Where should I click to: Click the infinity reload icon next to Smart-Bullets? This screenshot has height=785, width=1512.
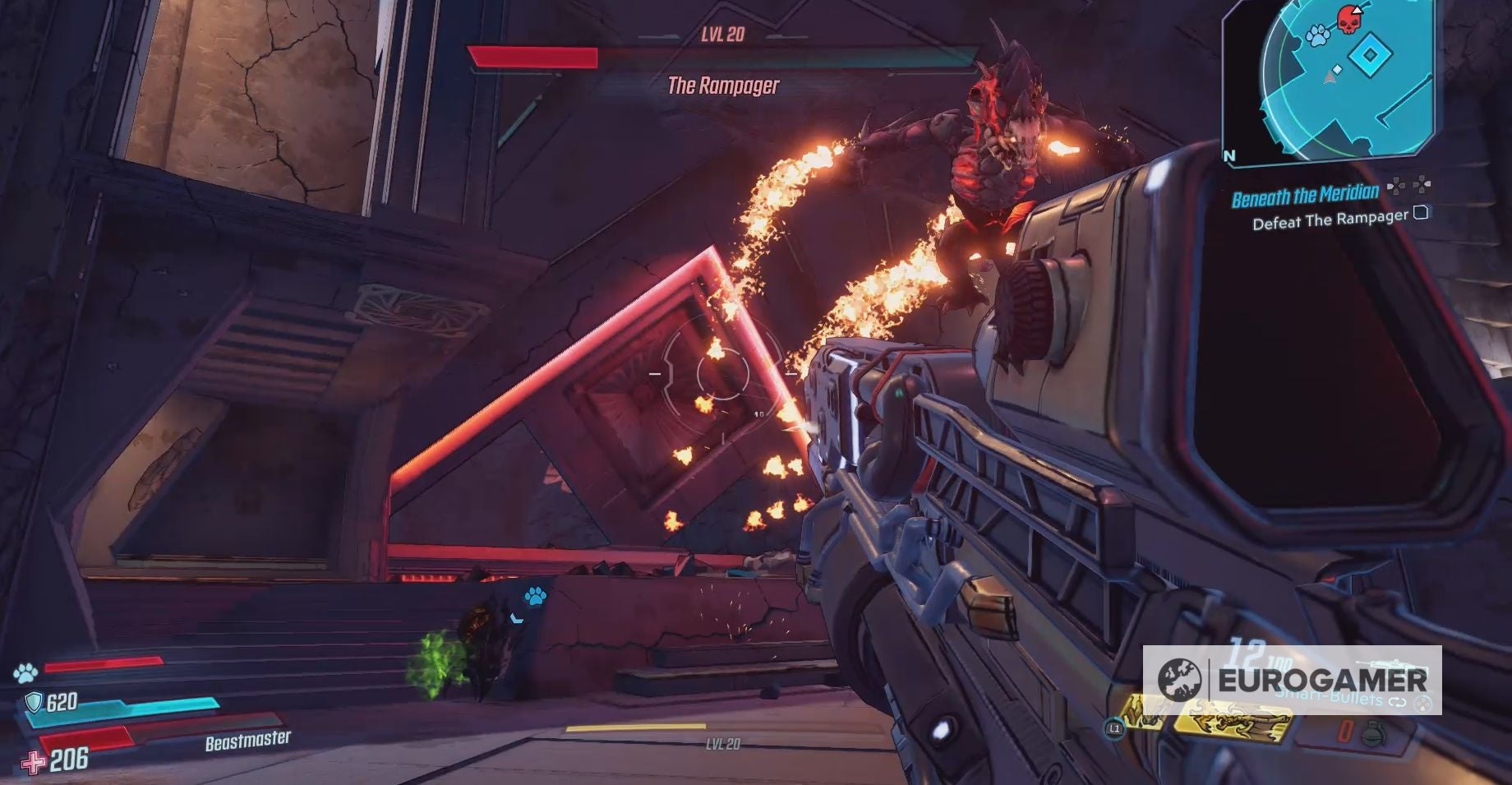[x=1396, y=700]
